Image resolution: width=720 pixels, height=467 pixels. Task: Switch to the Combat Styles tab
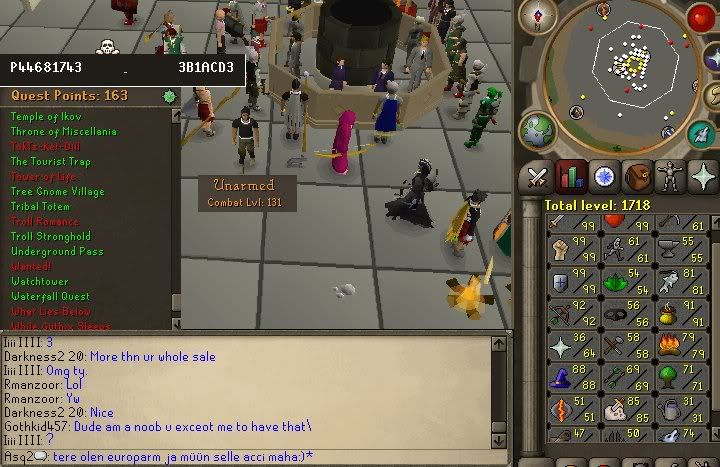538,176
